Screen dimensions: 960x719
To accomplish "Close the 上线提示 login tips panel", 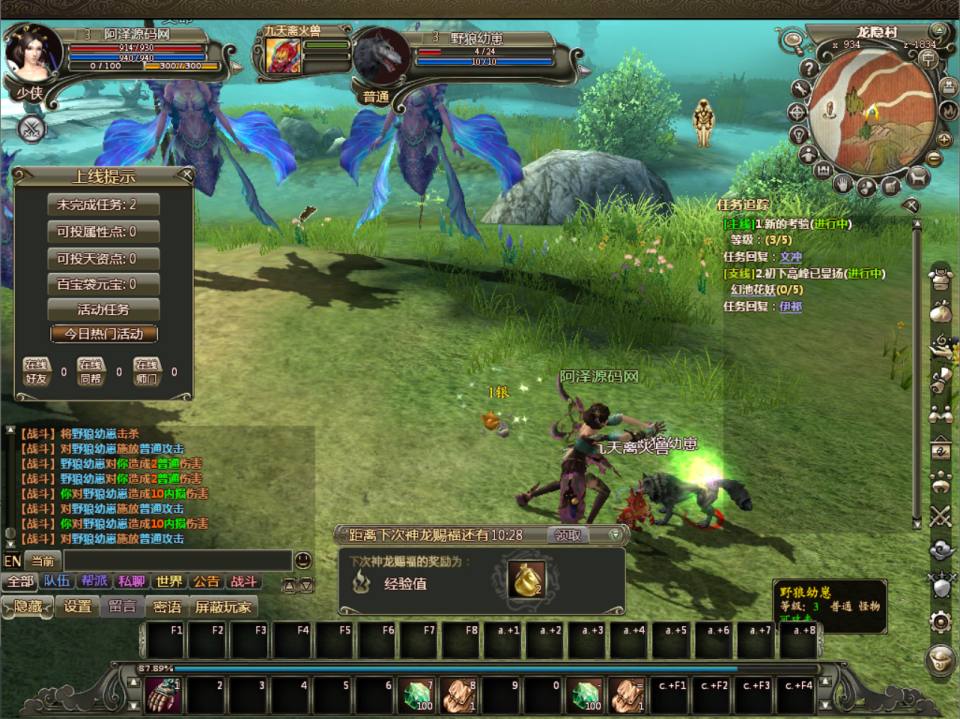I will [185, 176].
